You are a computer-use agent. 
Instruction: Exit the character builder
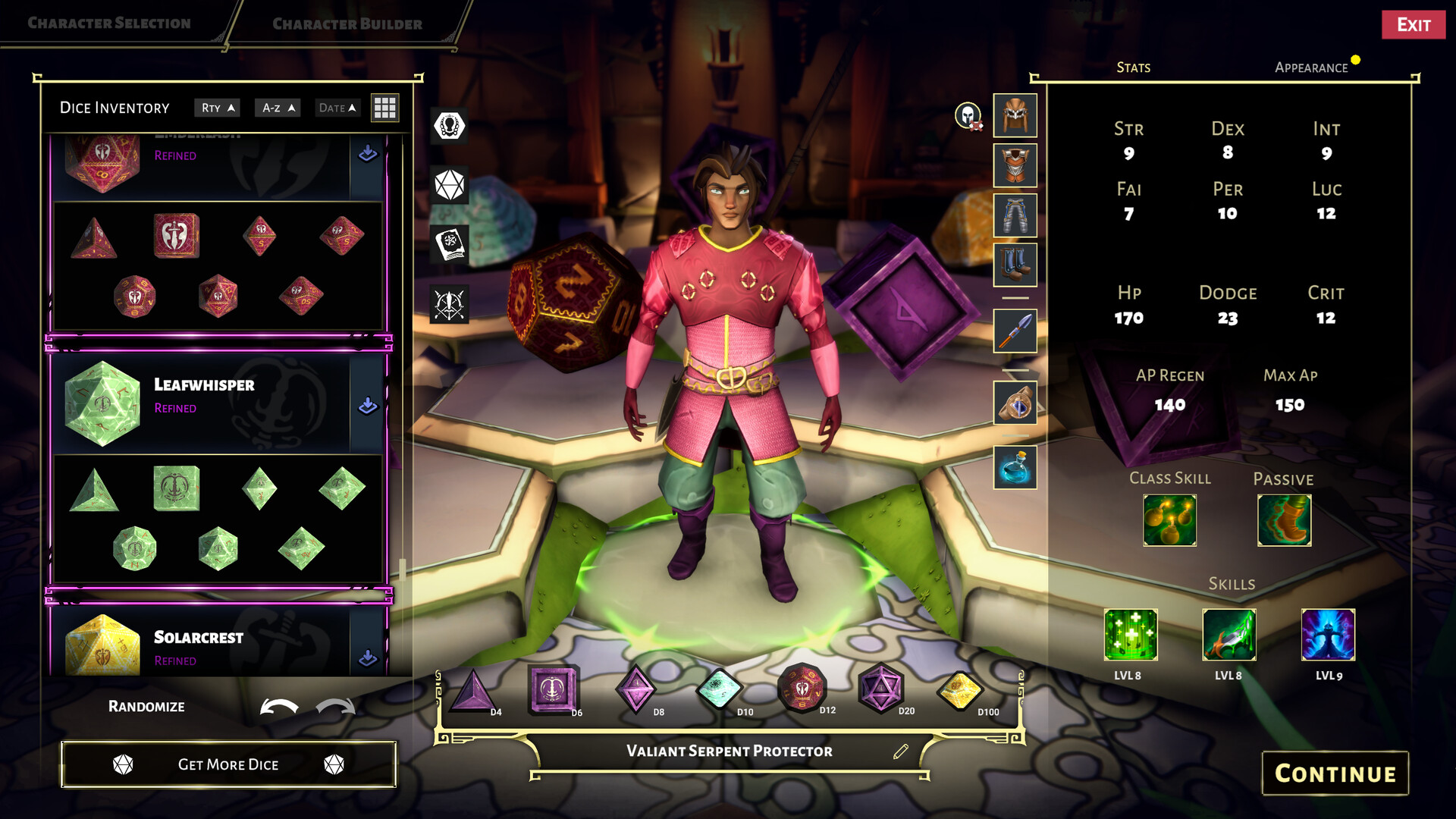[x=1413, y=25]
